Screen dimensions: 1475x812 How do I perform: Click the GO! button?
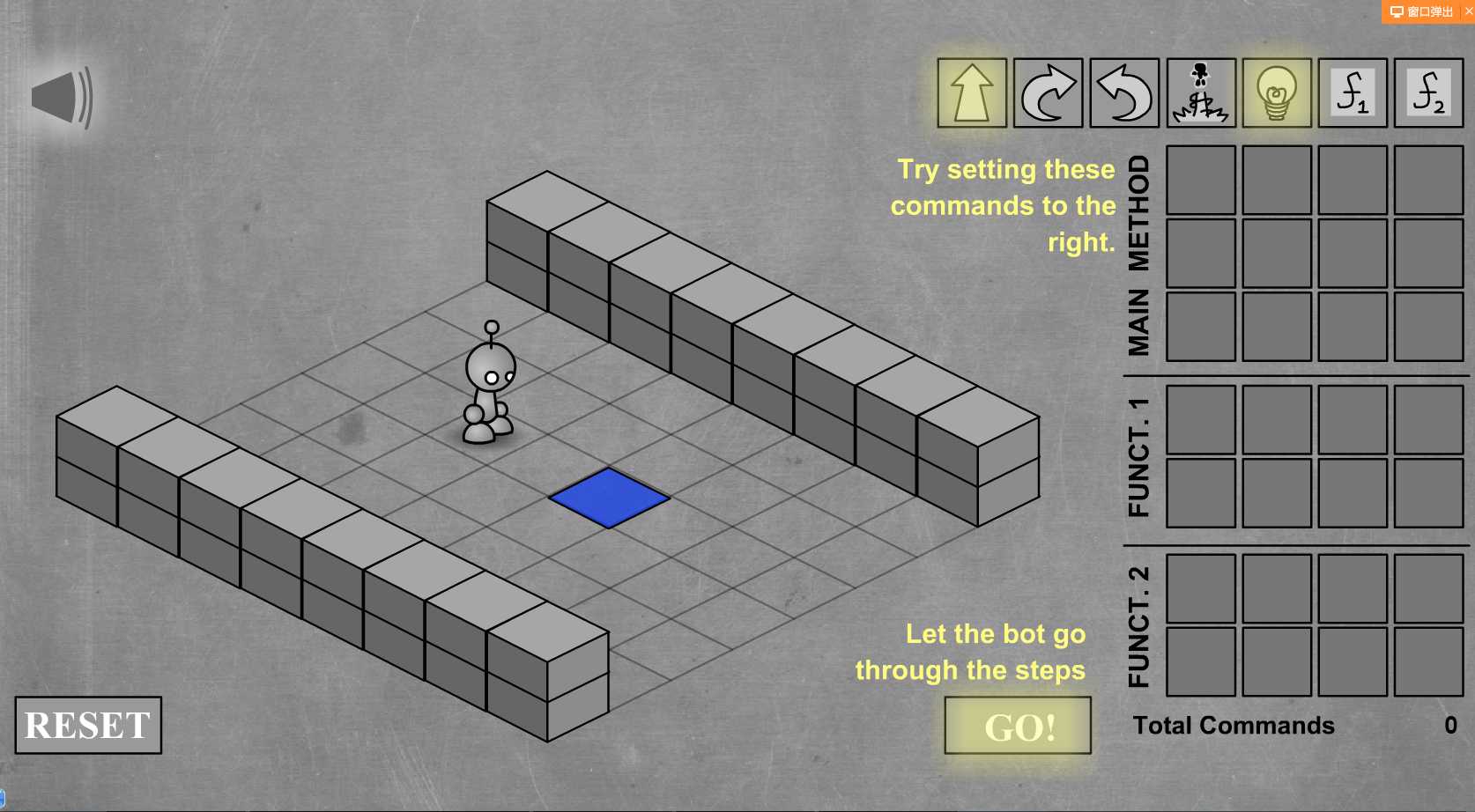pos(1018,726)
